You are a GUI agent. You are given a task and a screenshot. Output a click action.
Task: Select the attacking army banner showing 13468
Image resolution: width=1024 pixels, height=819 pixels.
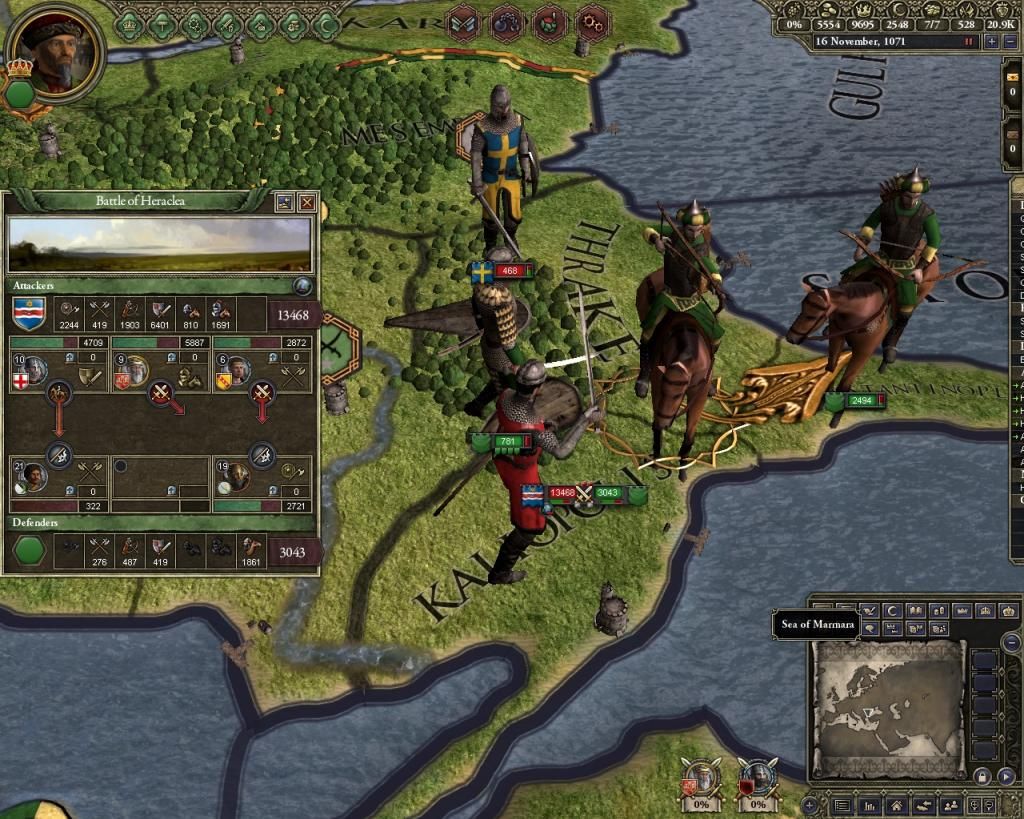(560, 493)
